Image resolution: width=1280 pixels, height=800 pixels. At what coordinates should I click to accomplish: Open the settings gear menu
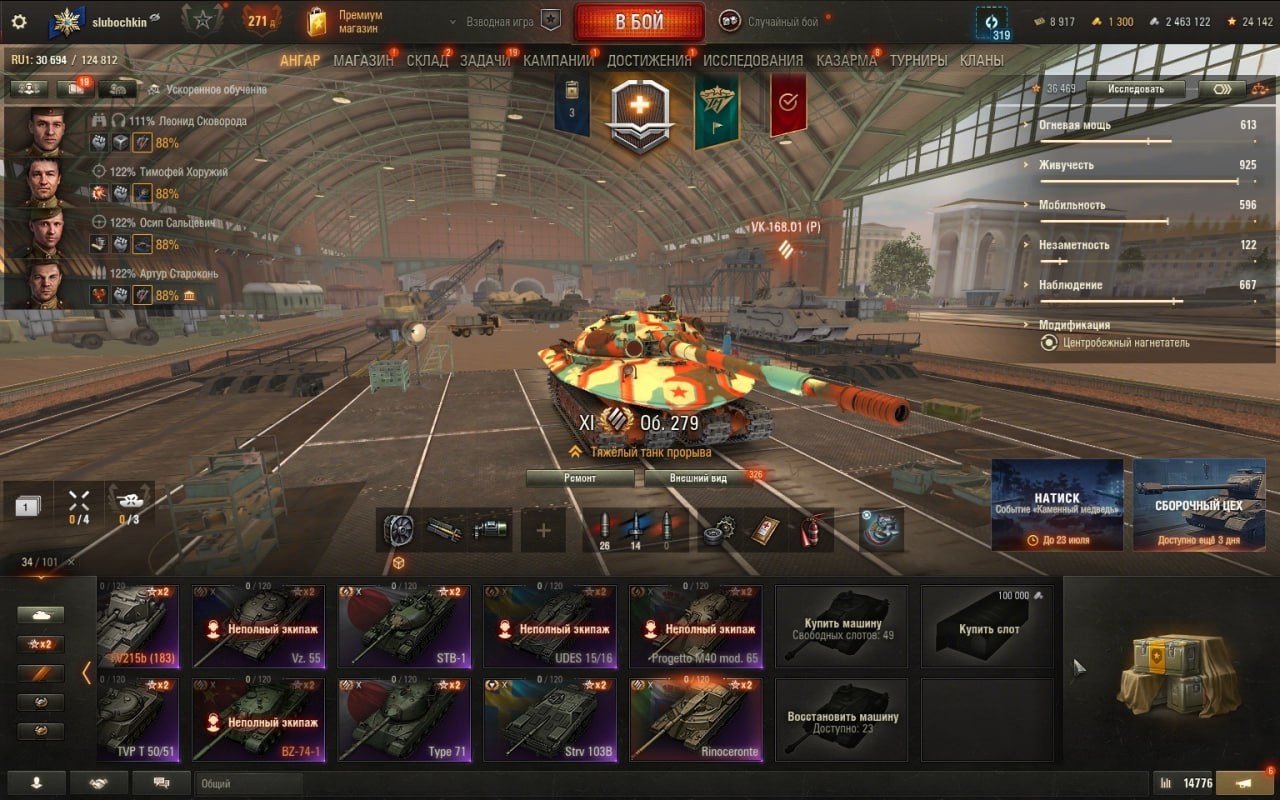pyautogui.click(x=19, y=21)
